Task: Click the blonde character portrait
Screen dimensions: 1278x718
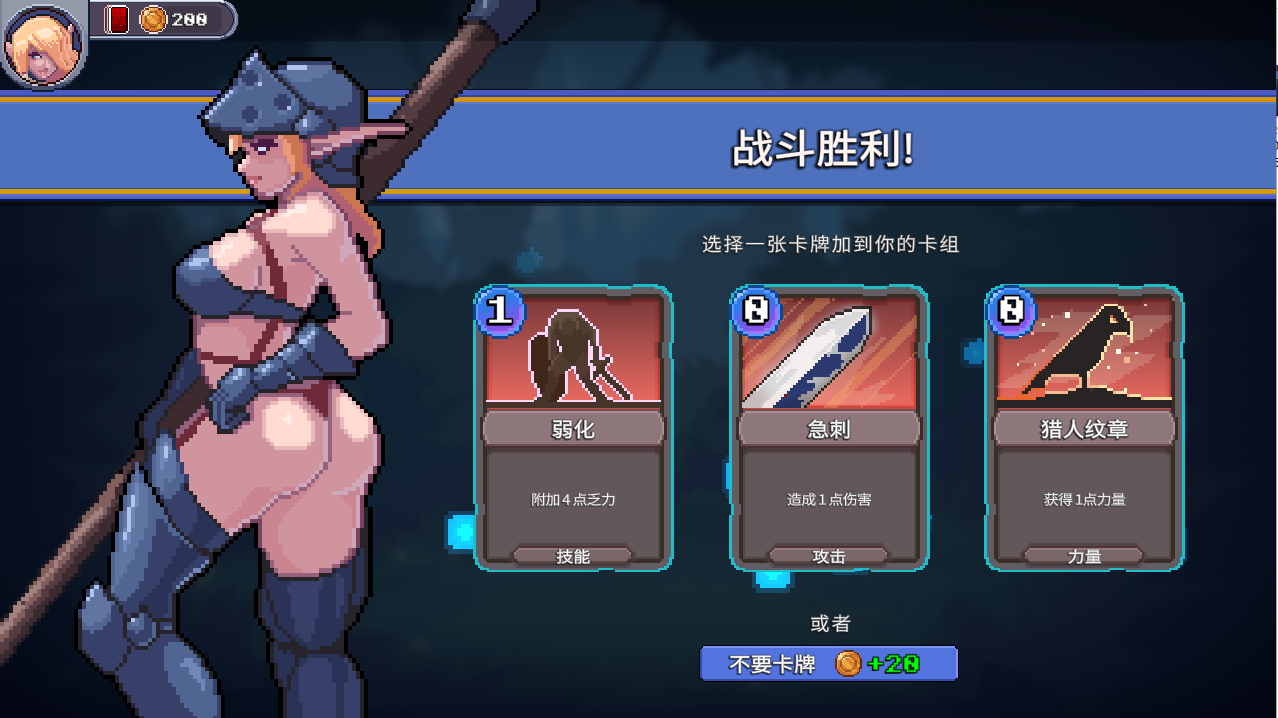Action: [x=44, y=44]
